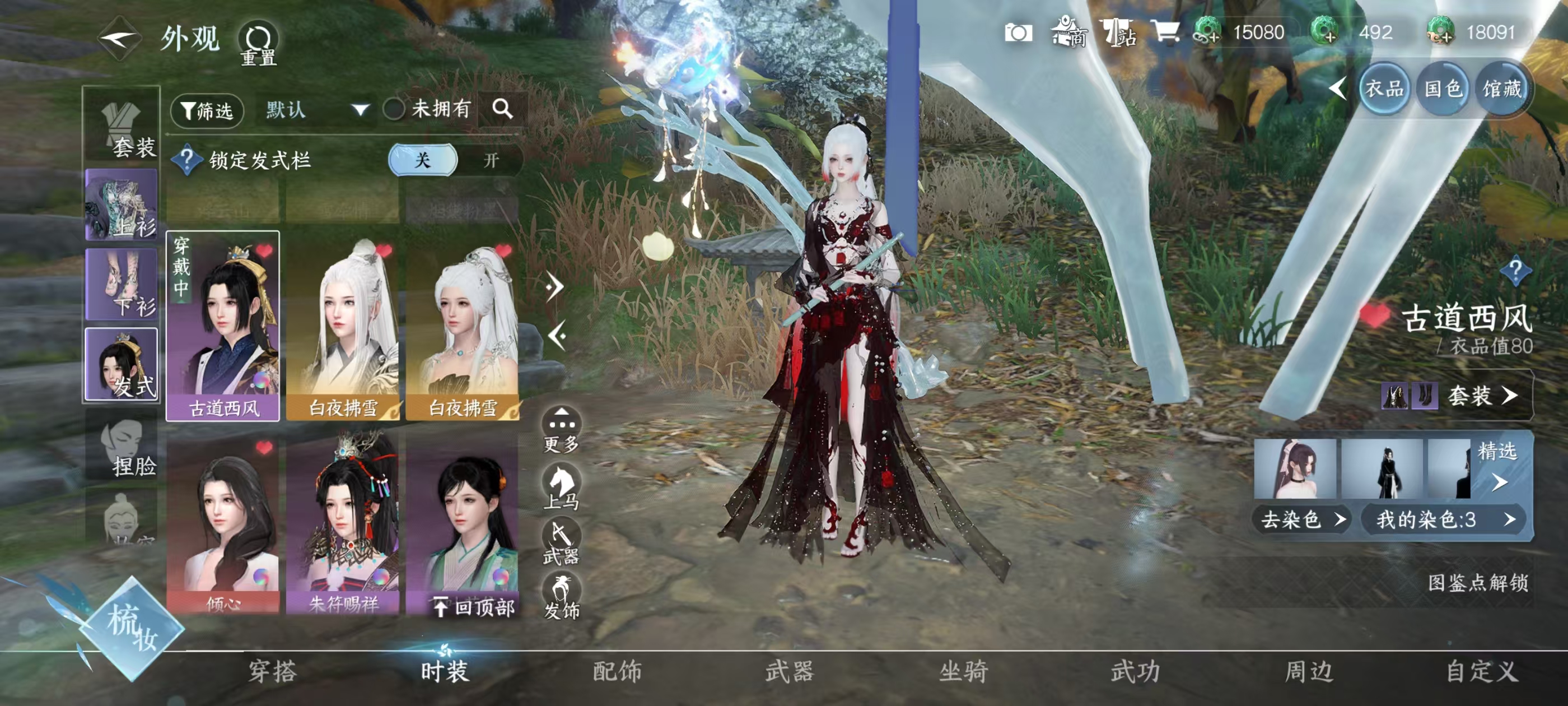
Task: Click the search magnifier icon
Action: [503, 110]
